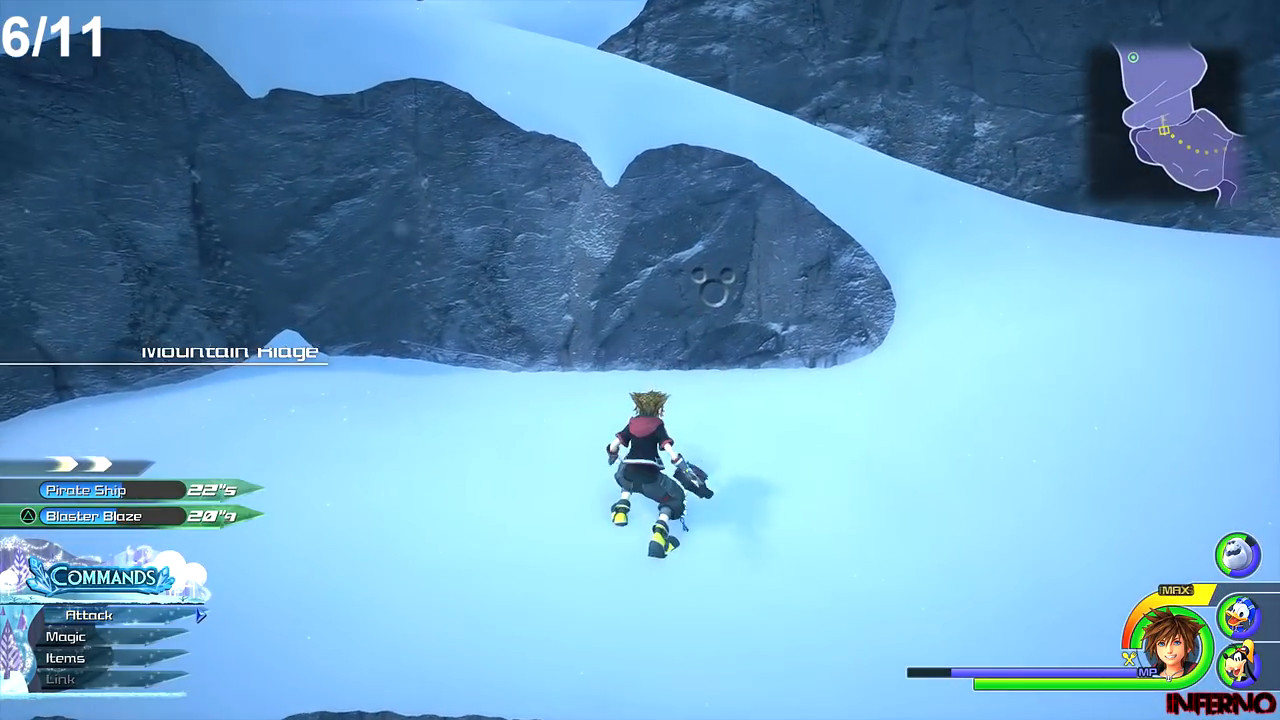Click Goofy's party portrait
Image resolution: width=1280 pixels, height=720 pixels.
point(1238,663)
